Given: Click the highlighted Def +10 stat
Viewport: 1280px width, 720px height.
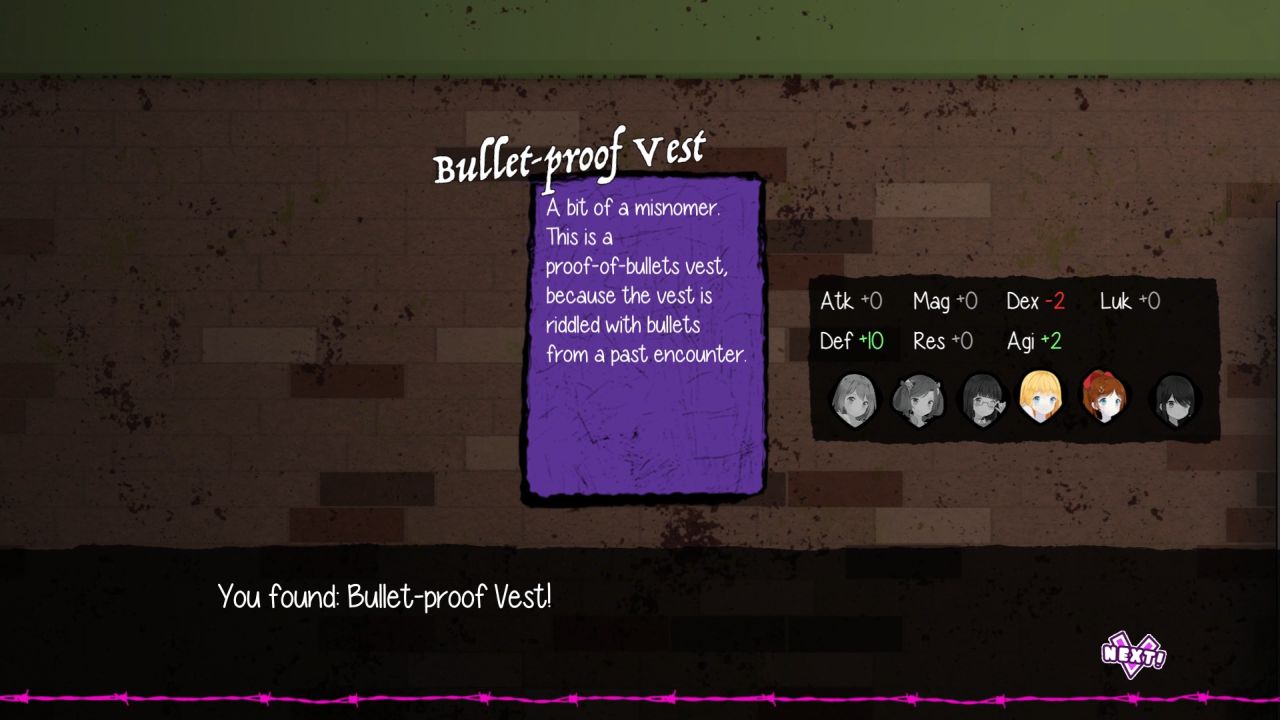Looking at the screenshot, I should 851,340.
